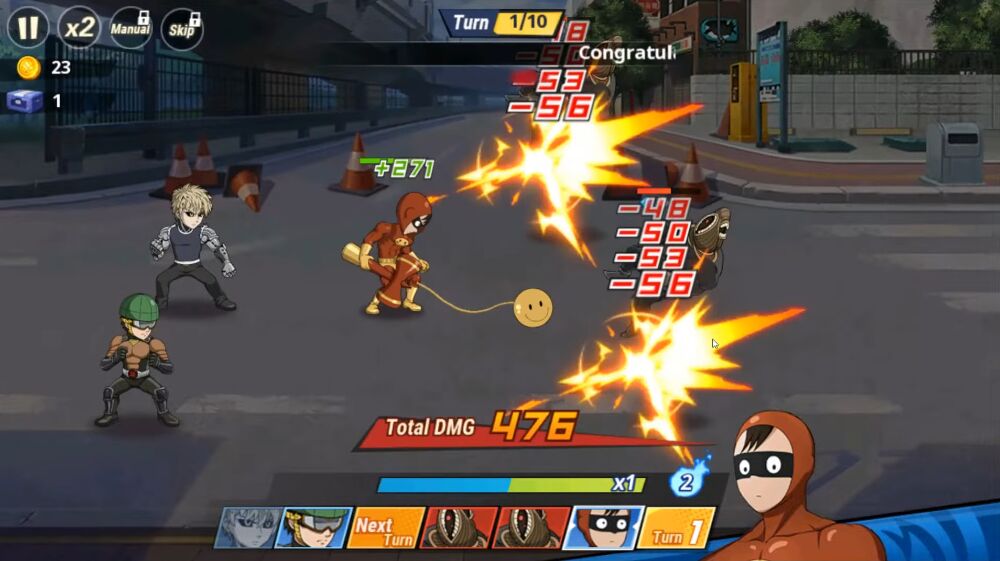Tap the locked Skip battle button
1000x561 pixels.
[182, 28]
